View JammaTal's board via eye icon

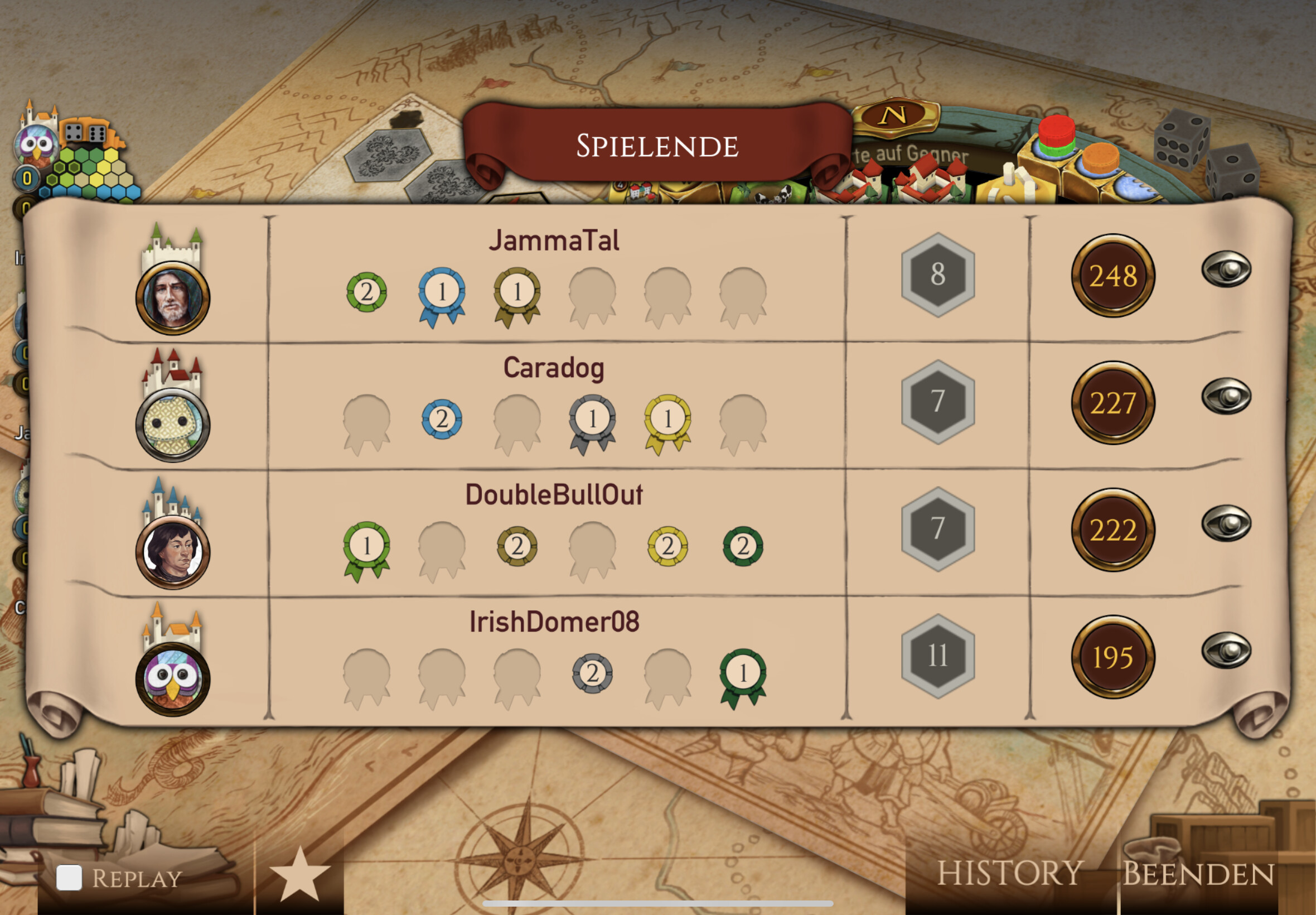point(1226,269)
